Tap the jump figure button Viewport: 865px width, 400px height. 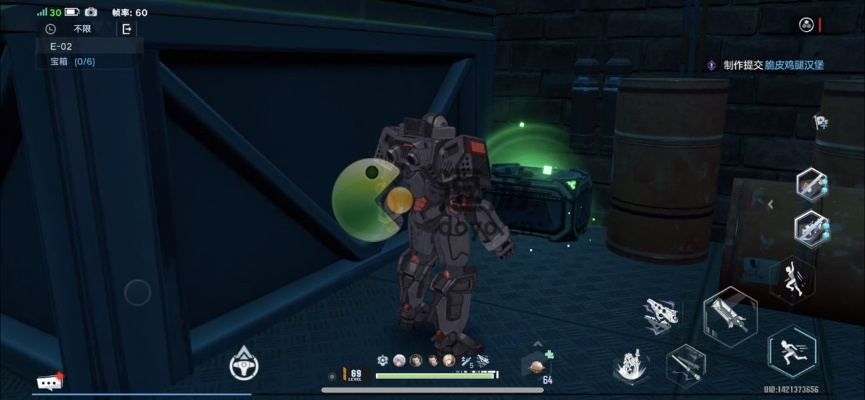tap(792, 280)
